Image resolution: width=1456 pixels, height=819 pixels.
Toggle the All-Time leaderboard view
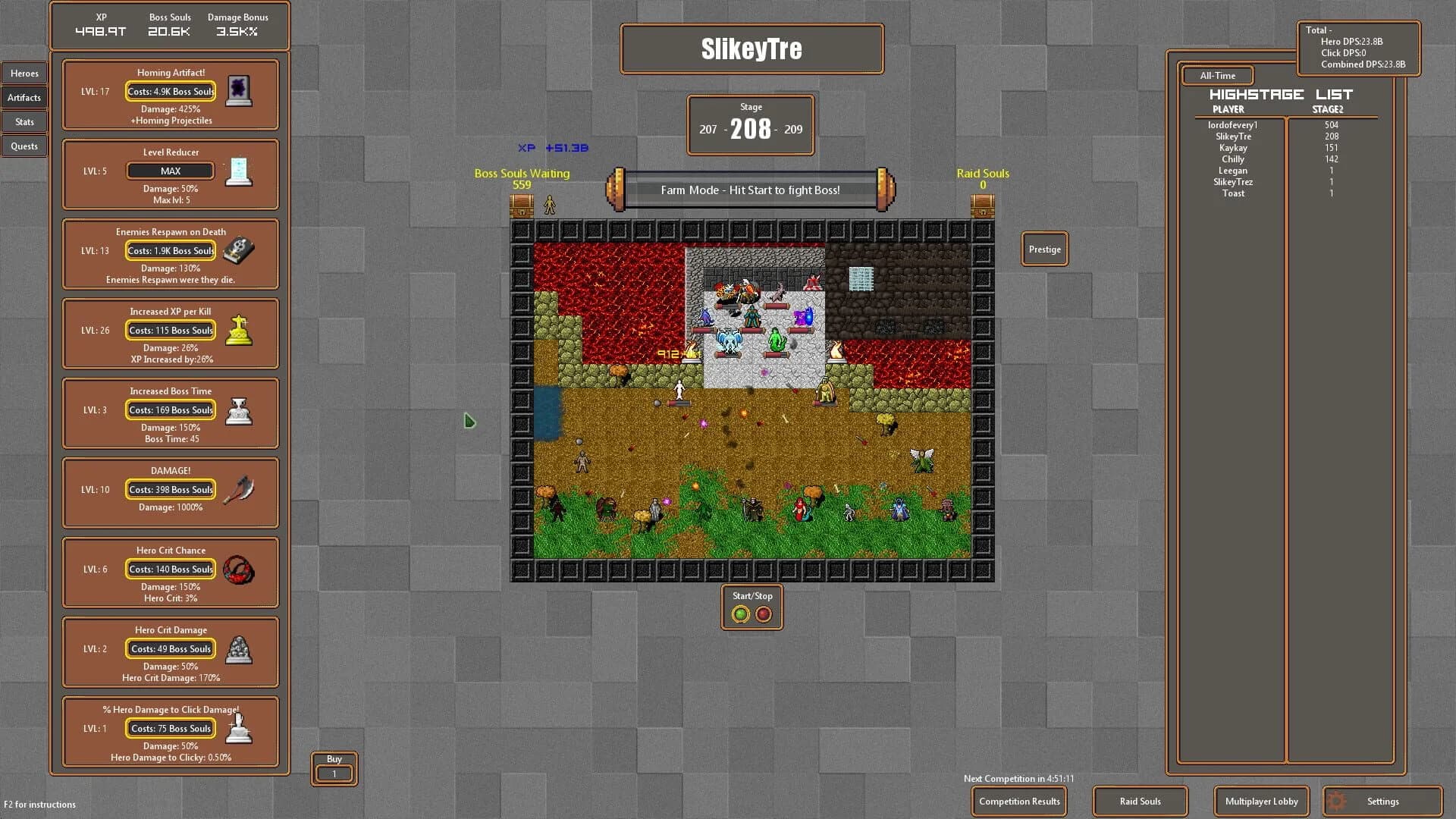[x=1217, y=75]
